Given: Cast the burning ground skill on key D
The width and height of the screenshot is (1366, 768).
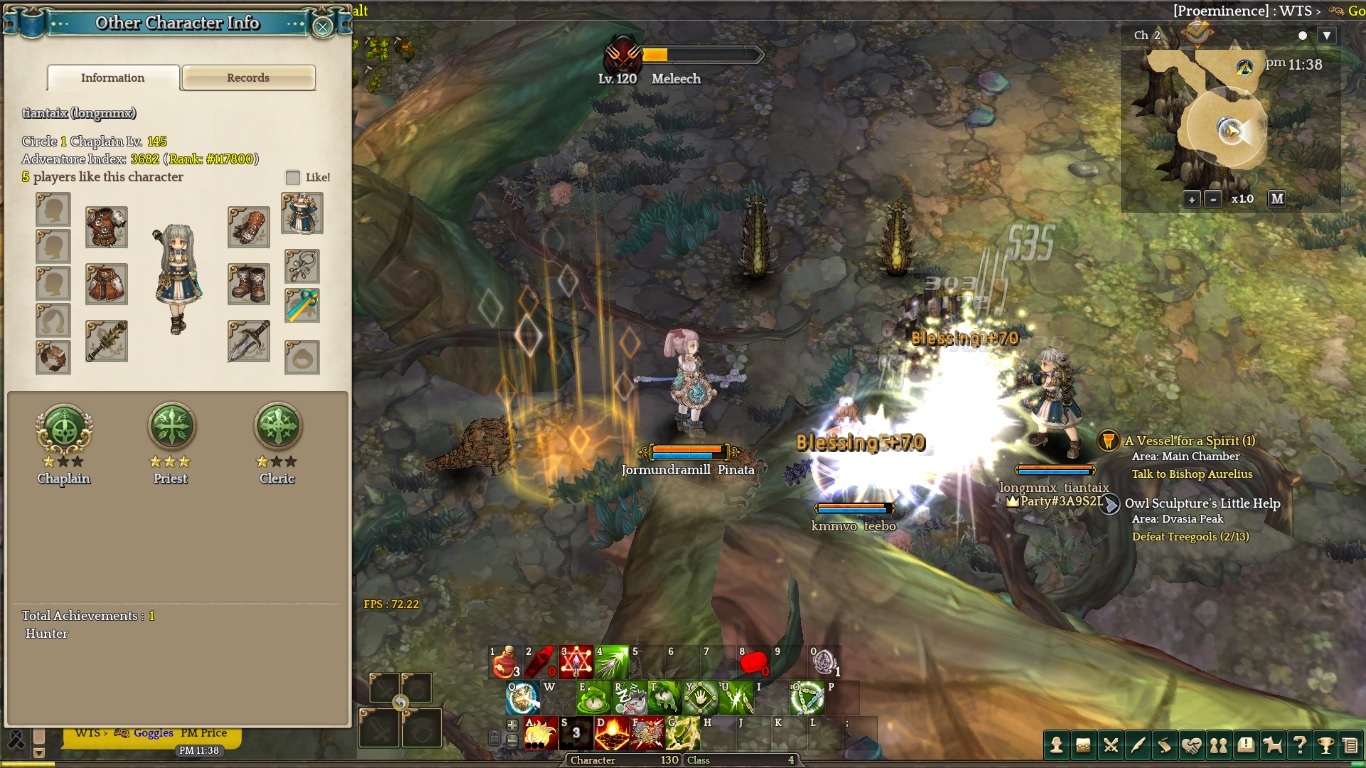Looking at the screenshot, I should coord(612,733).
